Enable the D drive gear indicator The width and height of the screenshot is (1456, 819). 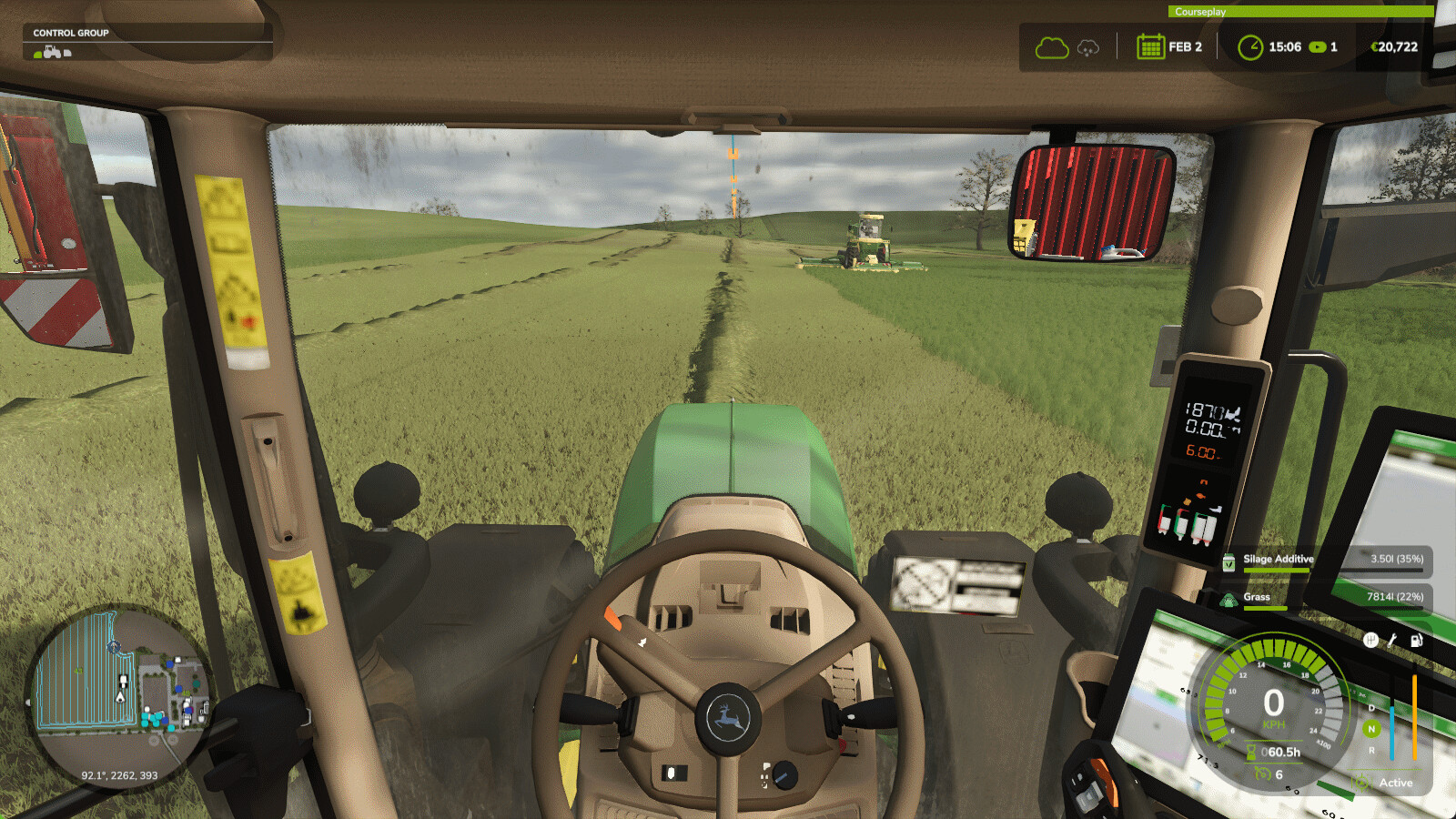pos(1371,709)
